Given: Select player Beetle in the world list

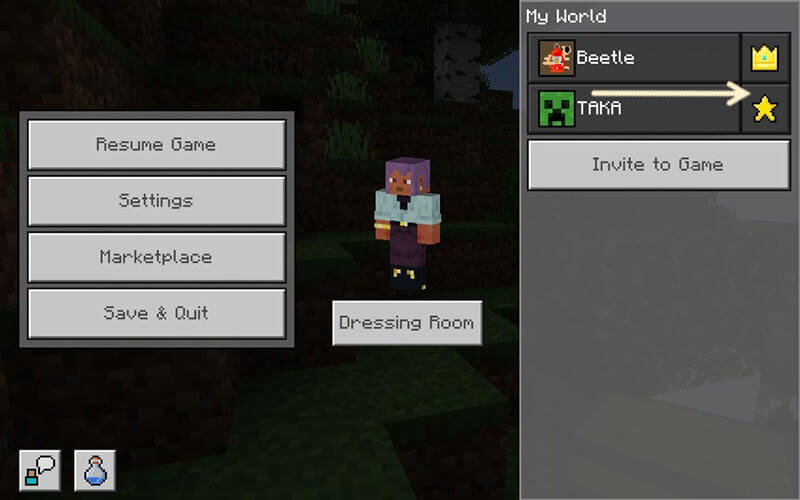Looking at the screenshot, I should click(634, 58).
